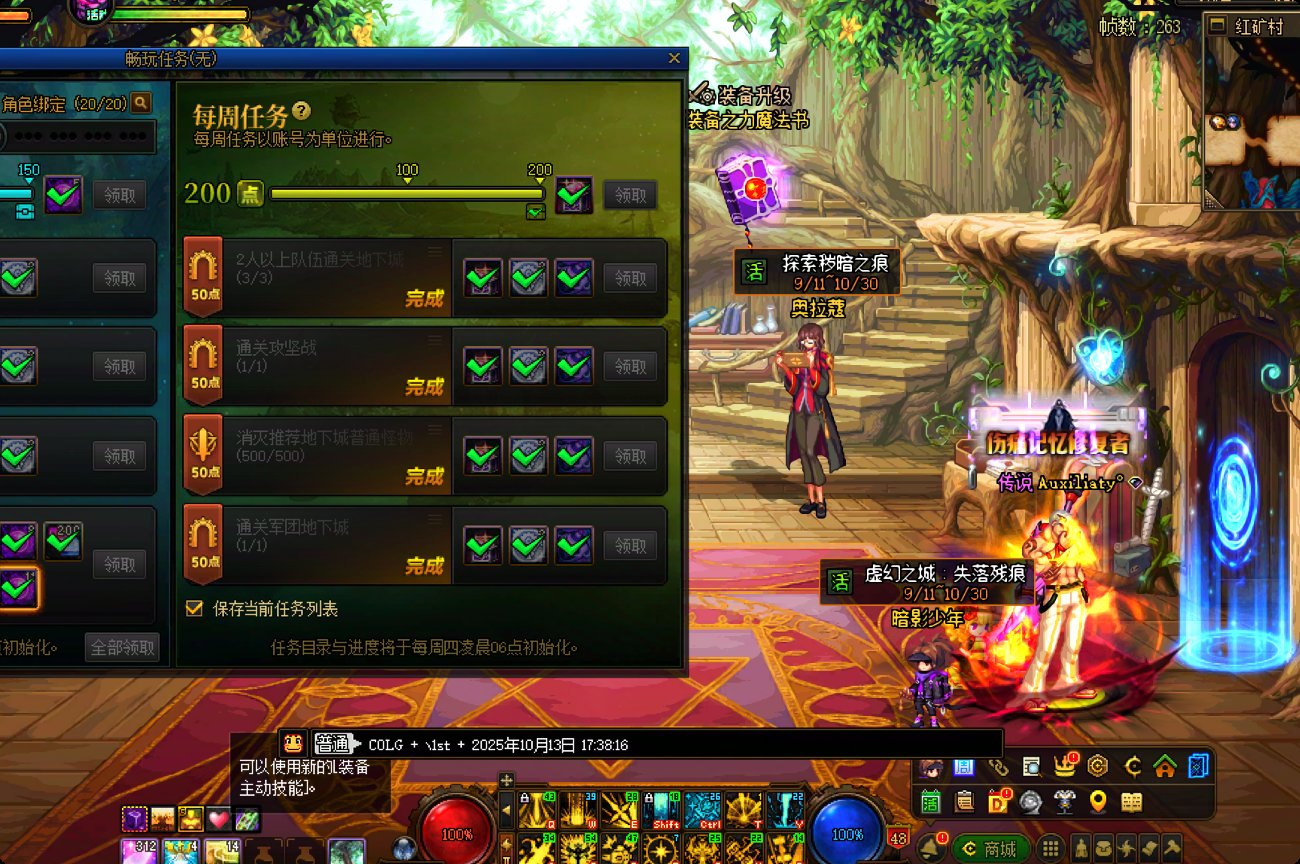The height and width of the screenshot is (864, 1300).
Task: Activate the skill bound to Shift
Action: 666,810
